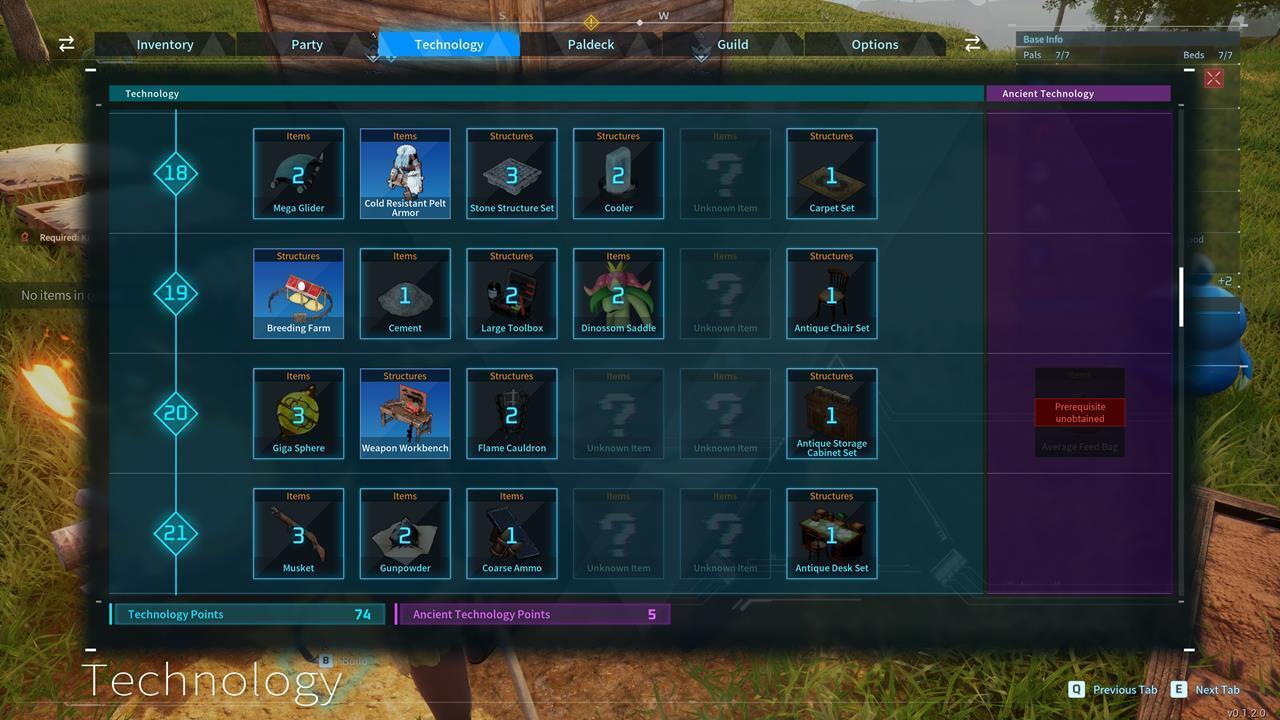
Task: Select the Flame Cauldron structure
Action: click(x=511, y=413)
